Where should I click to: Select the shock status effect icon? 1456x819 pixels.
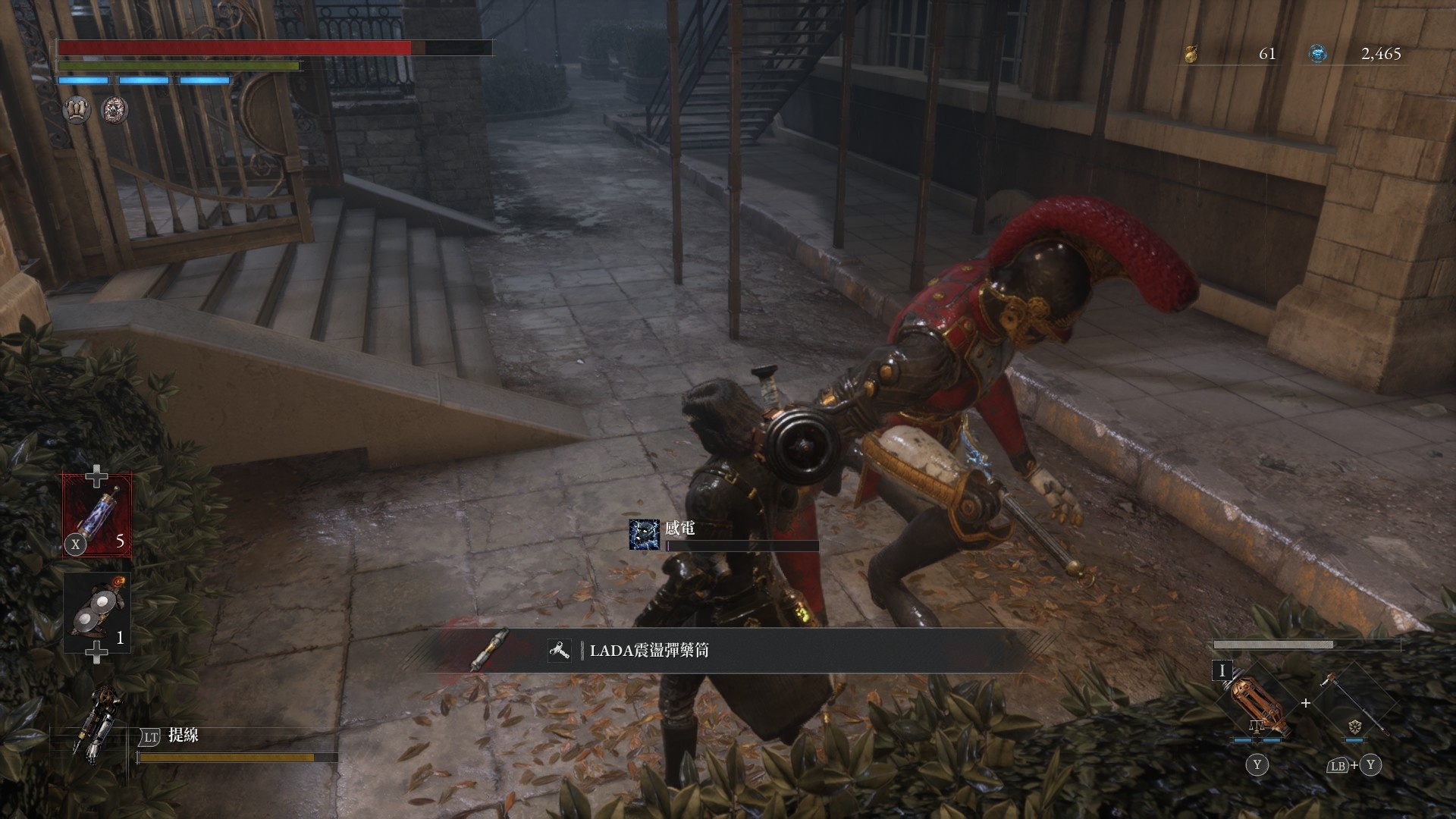[643, 534]
